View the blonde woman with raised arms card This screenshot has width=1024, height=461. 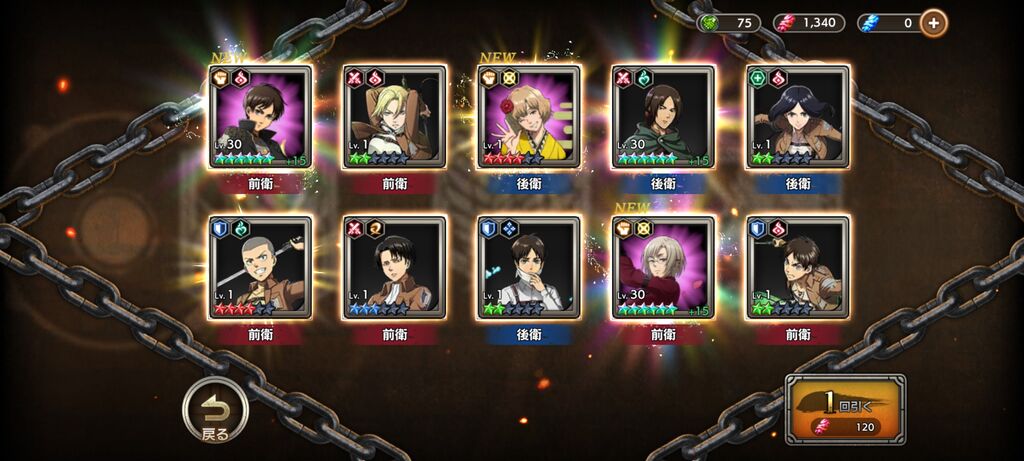click(394, 117)
